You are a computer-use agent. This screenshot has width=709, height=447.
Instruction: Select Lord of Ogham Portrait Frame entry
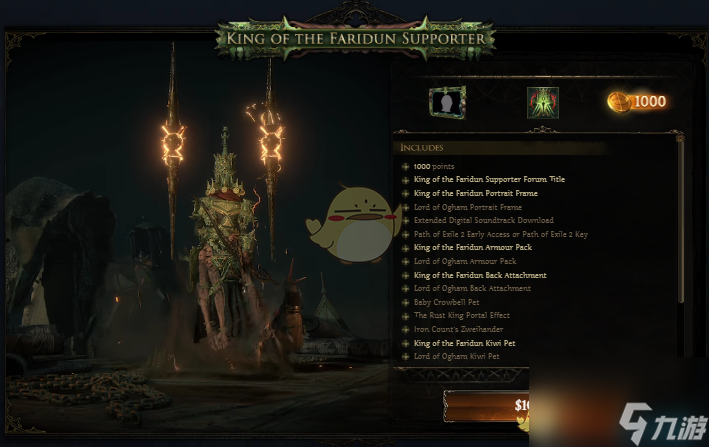coord(467,207)
